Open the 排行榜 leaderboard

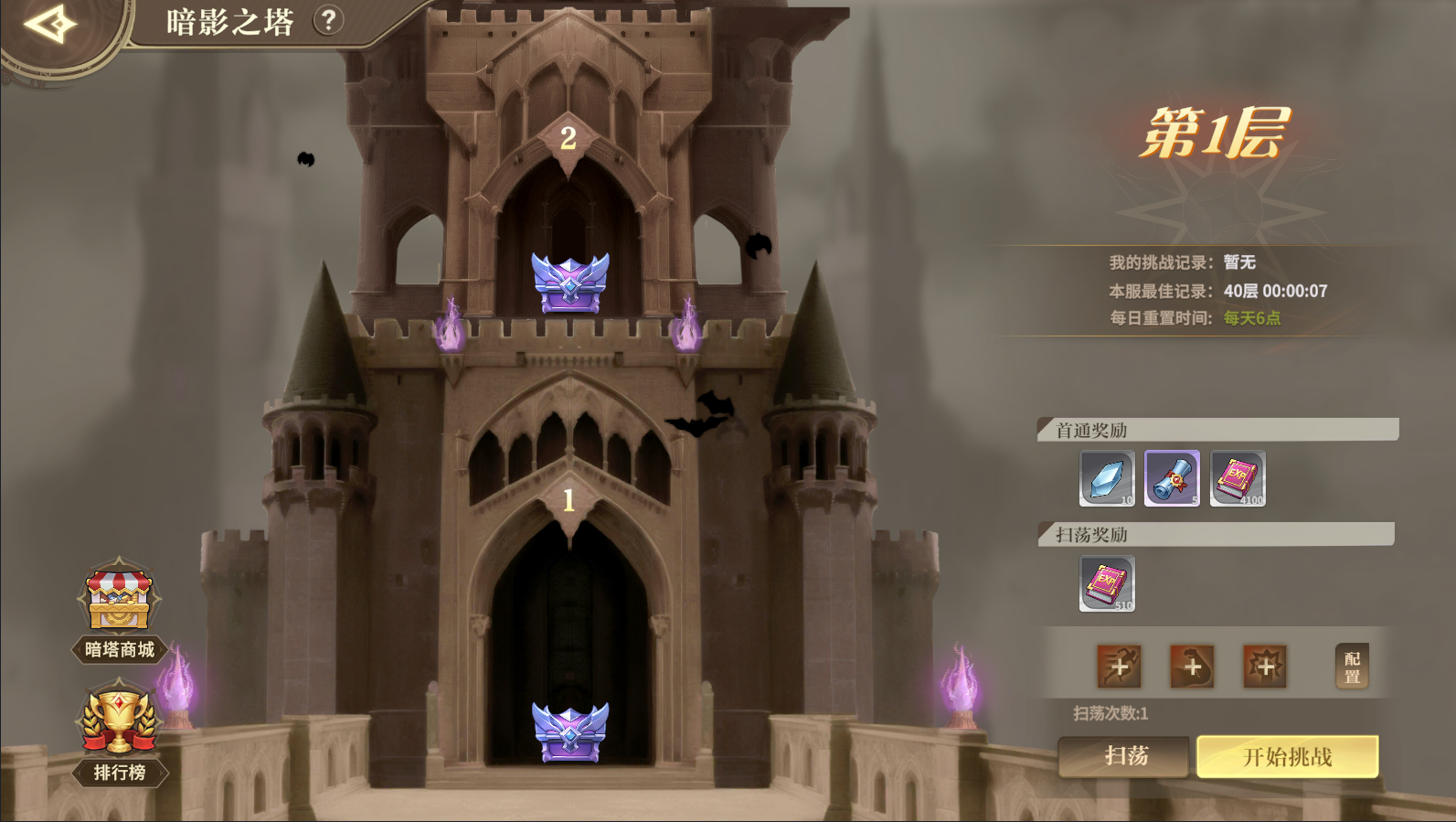tap(119, 731)
